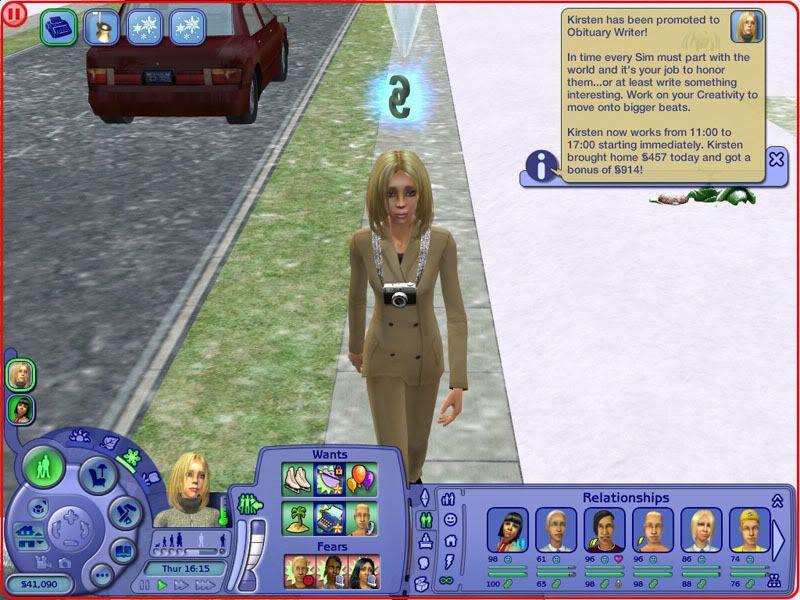Open the Story mode book button

pyautogui.click(x=121, y=550)
